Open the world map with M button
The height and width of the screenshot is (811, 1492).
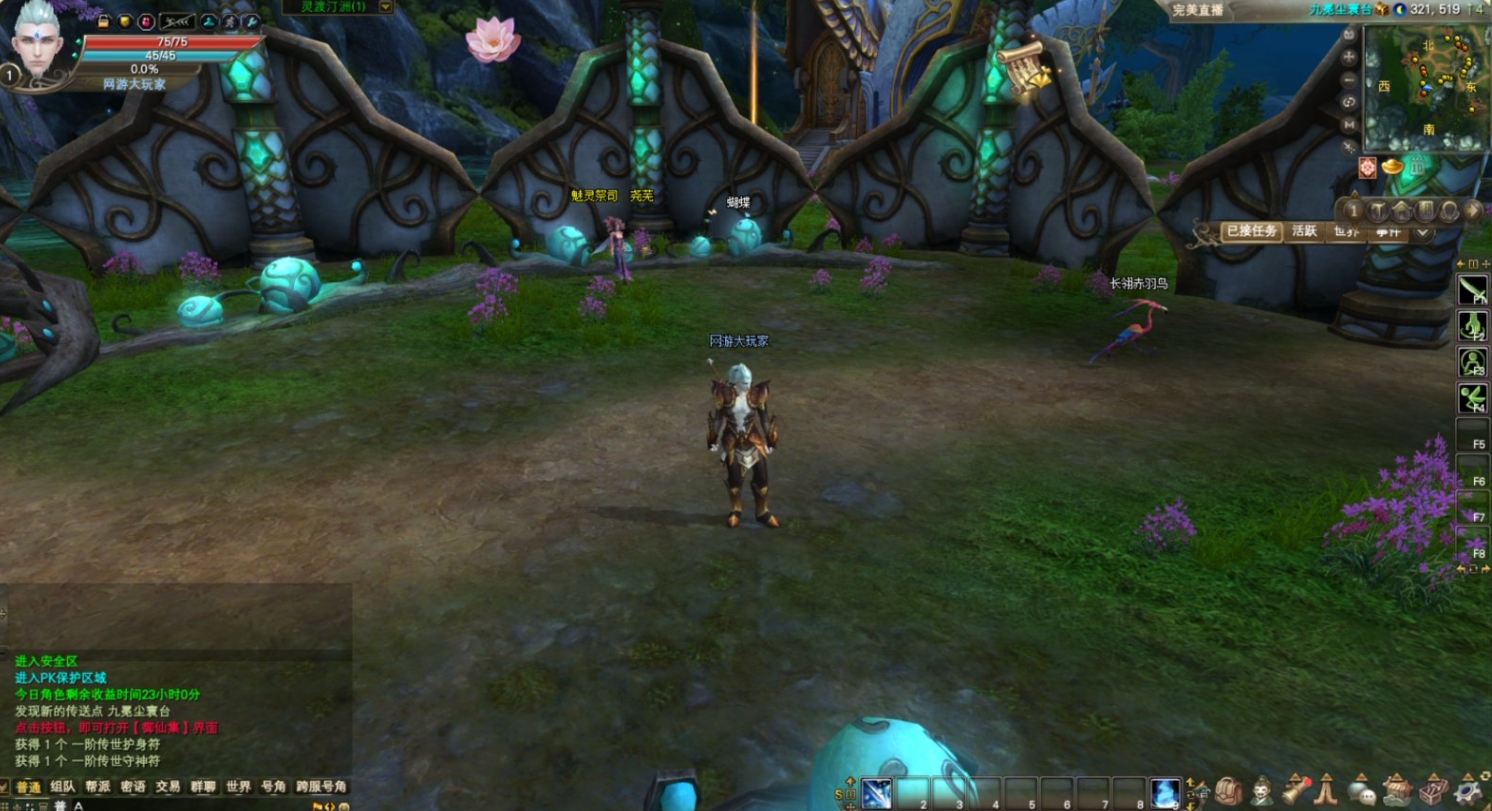pos(1349,124)
